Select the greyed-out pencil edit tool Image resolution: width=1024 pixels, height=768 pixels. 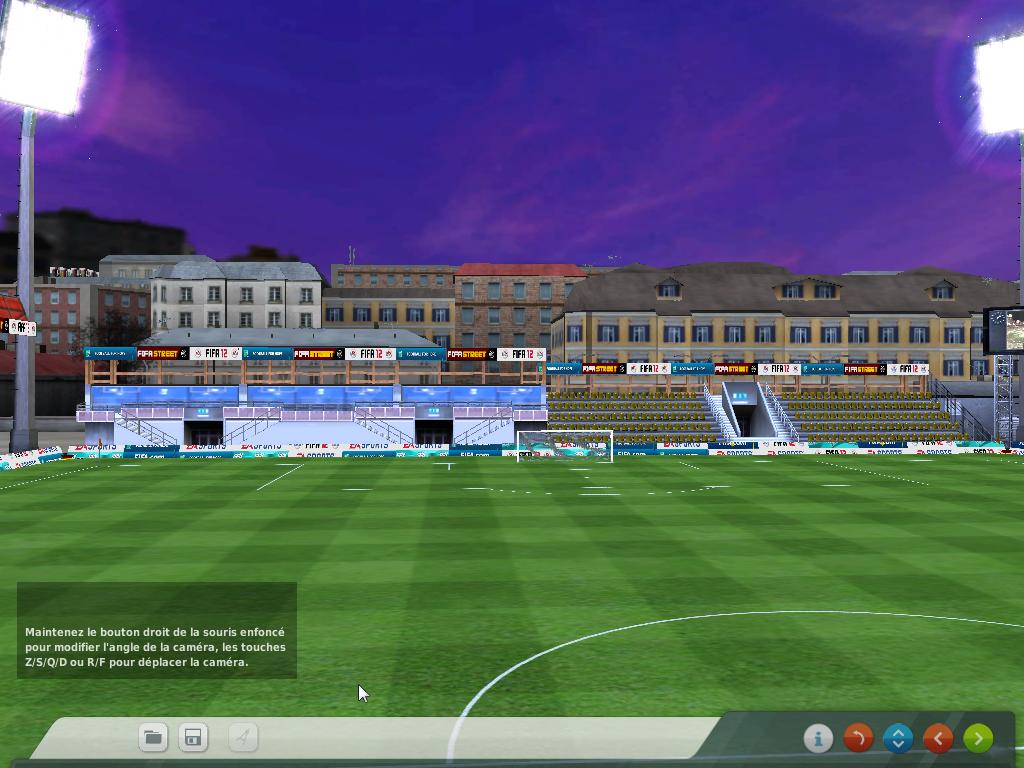(243, 738)
